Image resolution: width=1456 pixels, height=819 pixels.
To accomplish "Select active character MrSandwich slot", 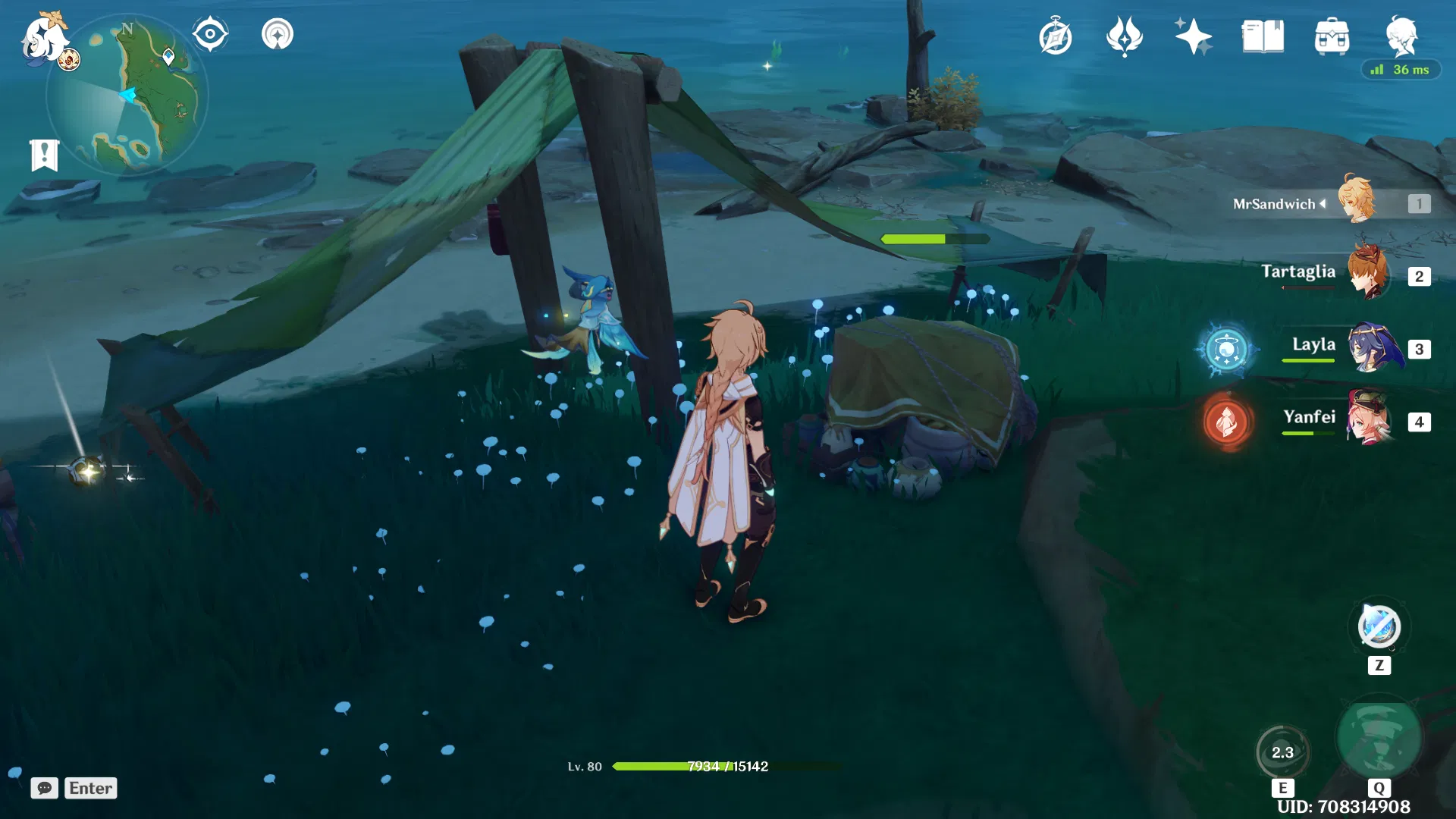I will tap(1357, 202).
